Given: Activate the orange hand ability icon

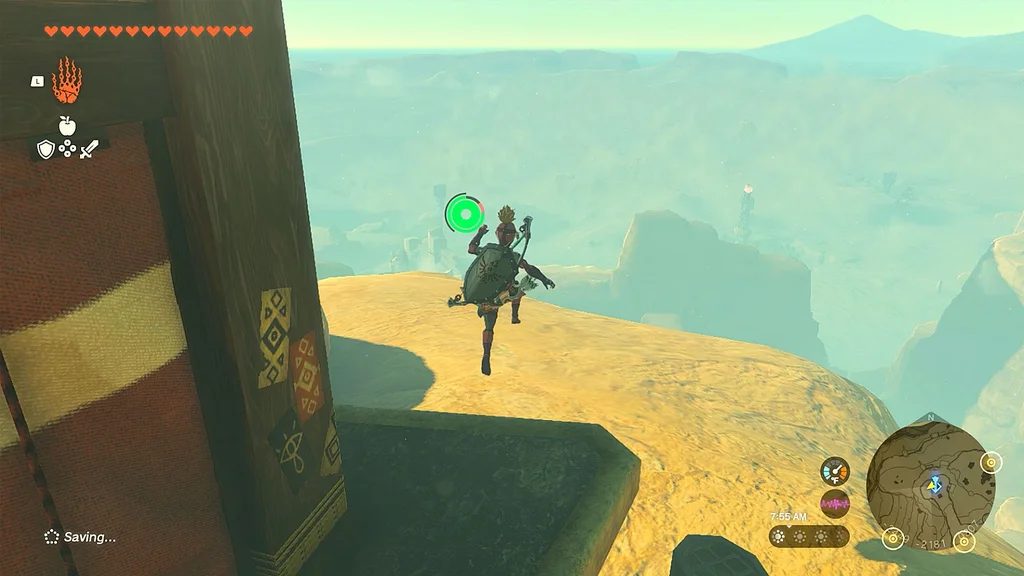Looking at the screenshot, I should 66,81.
